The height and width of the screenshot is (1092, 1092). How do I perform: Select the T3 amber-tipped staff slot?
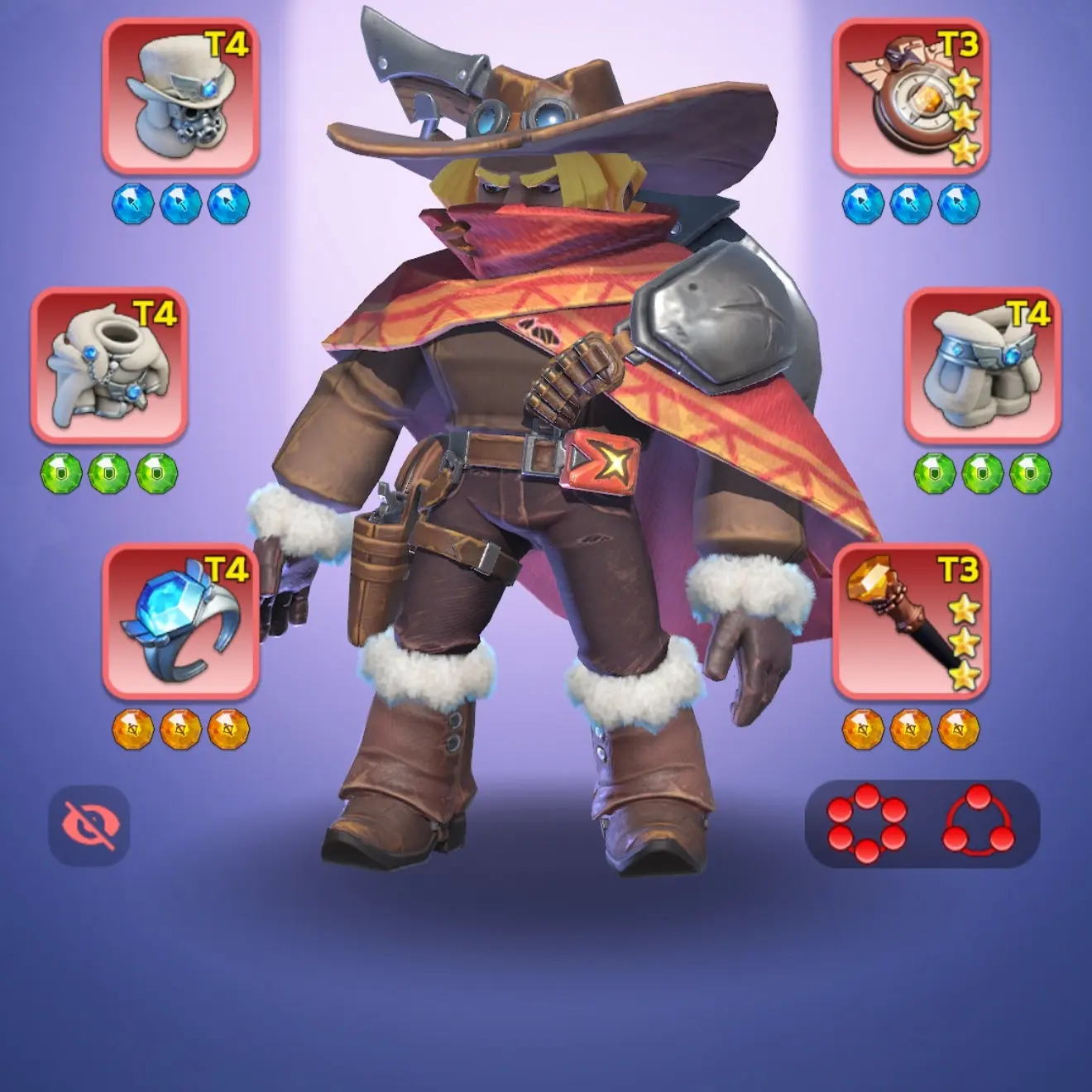[910, 621]
